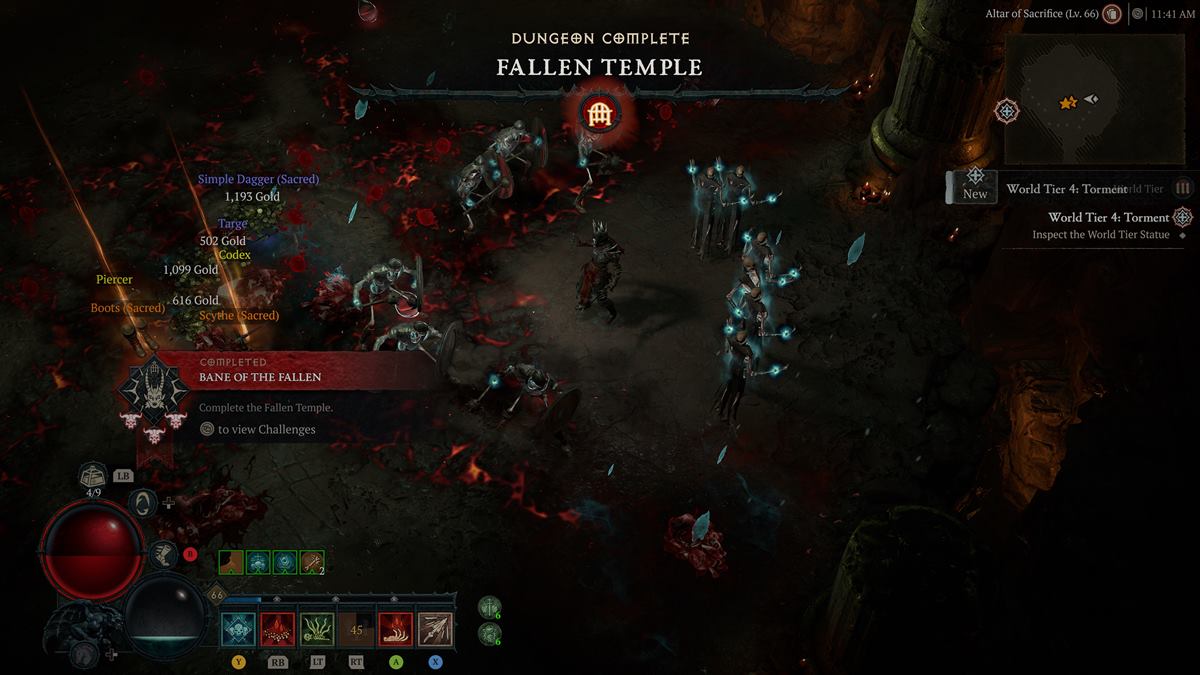Click the boot evade icon
Screen dimensions: 1200x675
[162, 553]
